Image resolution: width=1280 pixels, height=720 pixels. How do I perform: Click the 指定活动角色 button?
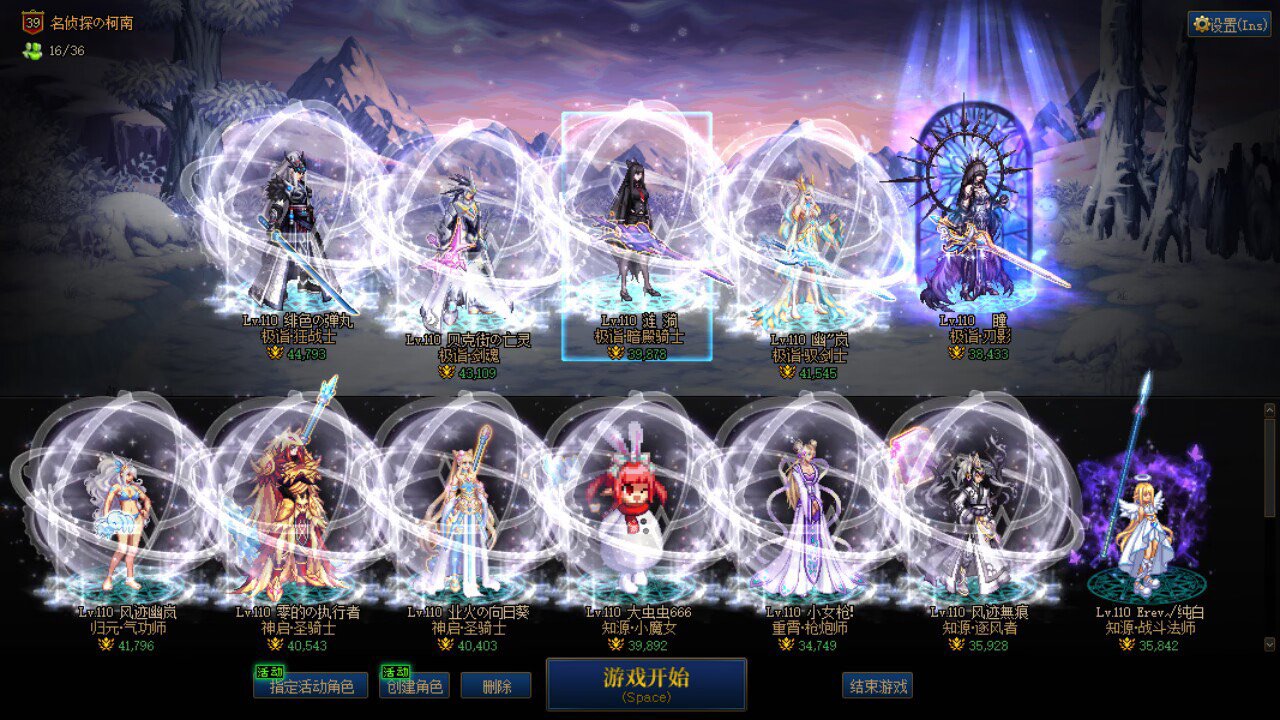point(310,686)
